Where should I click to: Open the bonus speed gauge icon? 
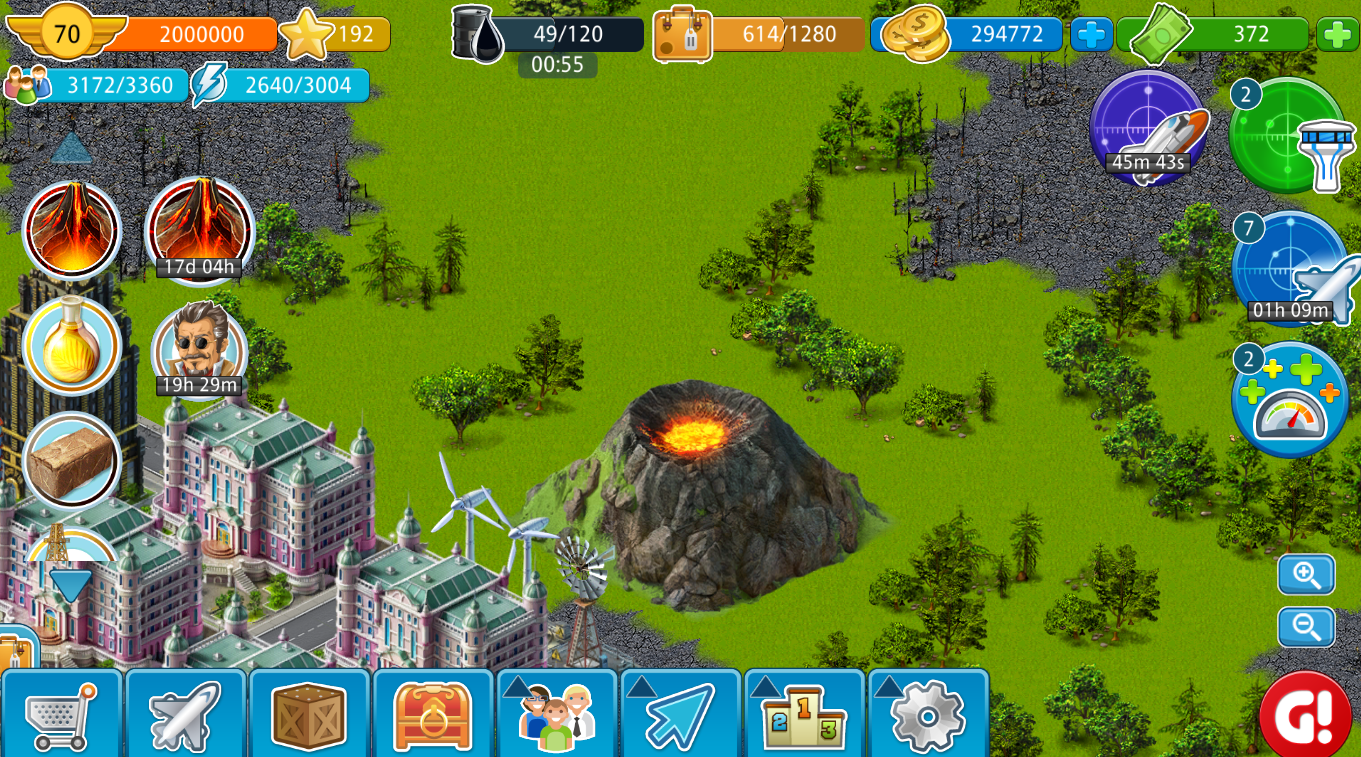(1290, 400)
